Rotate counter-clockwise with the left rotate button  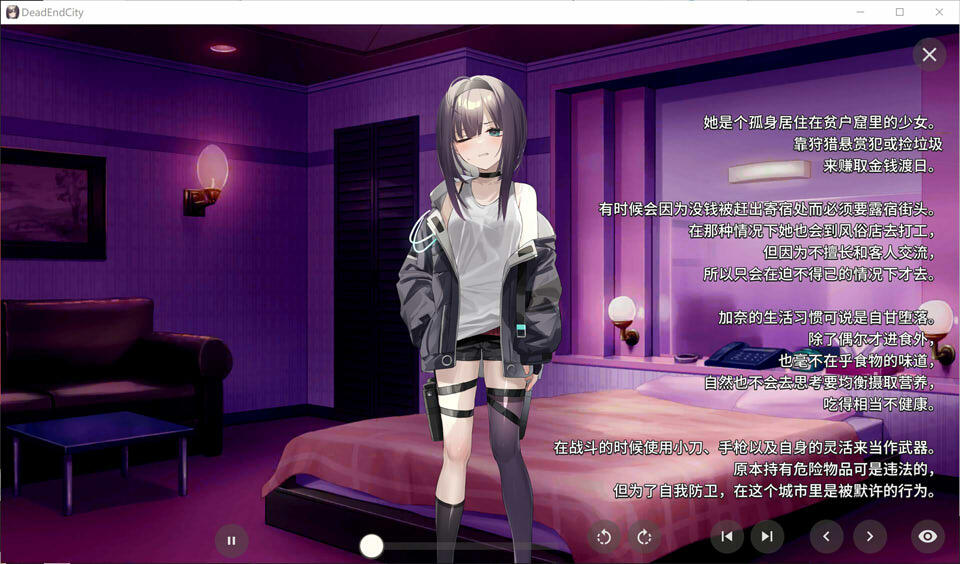point(604,537)
